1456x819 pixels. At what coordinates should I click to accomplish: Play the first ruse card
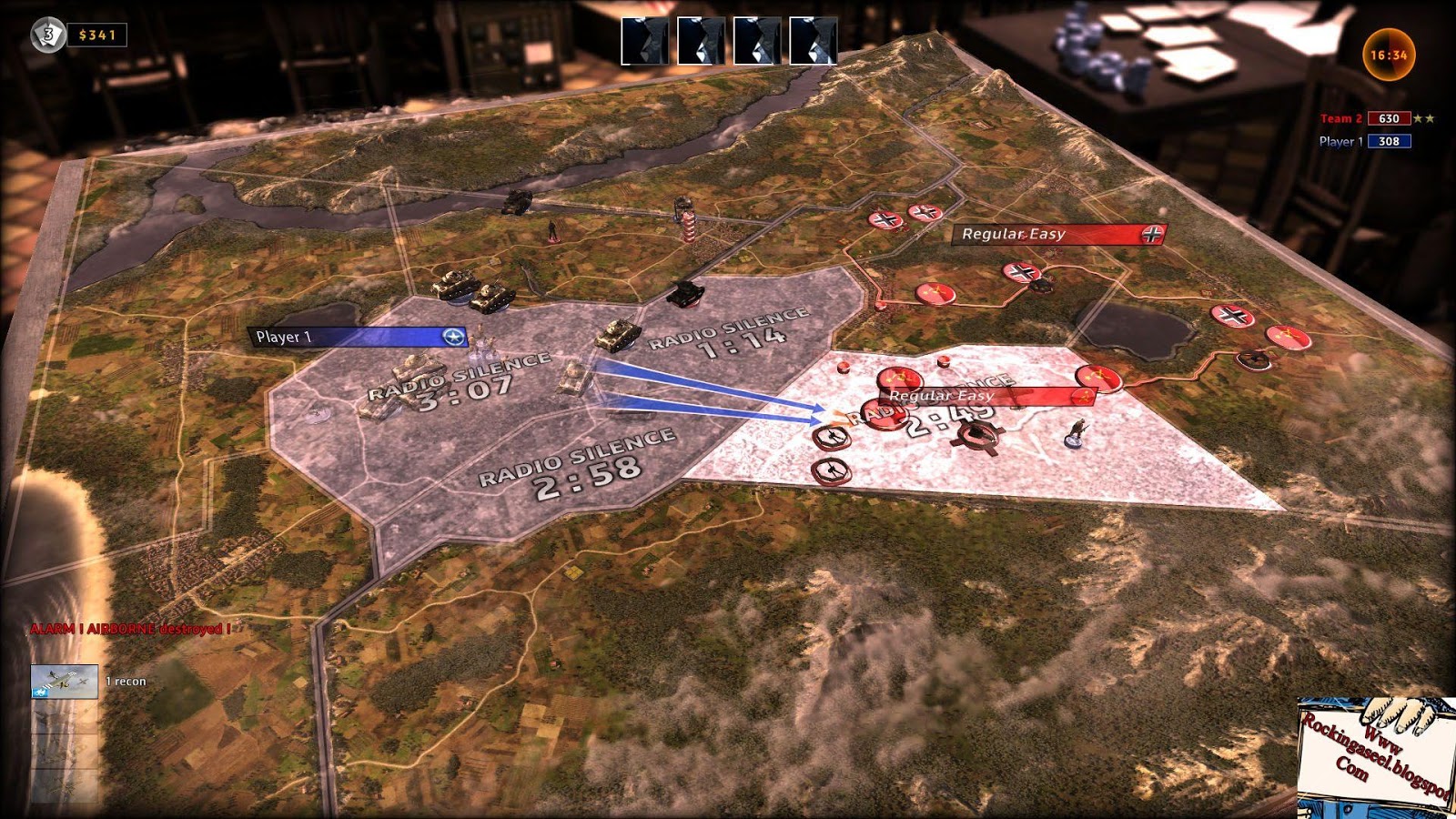pyautogui.click(x=643, y=41)
